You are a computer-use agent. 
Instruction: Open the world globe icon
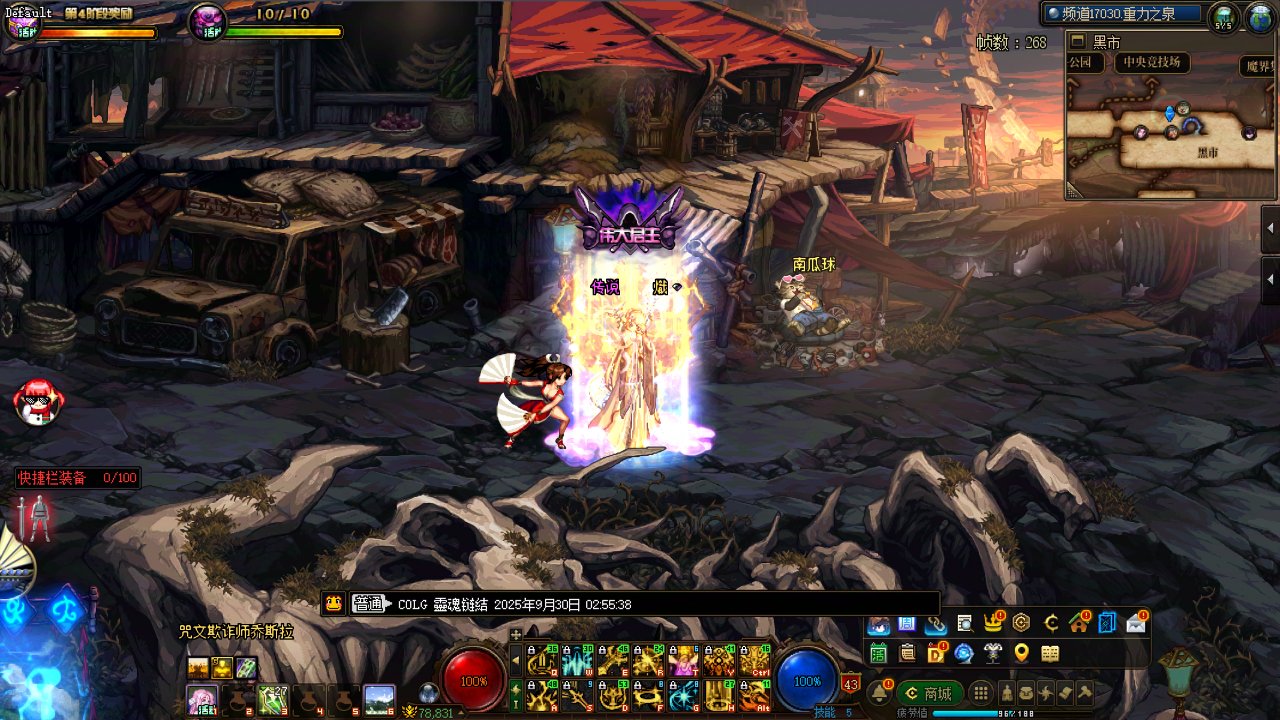[1258, 17]
